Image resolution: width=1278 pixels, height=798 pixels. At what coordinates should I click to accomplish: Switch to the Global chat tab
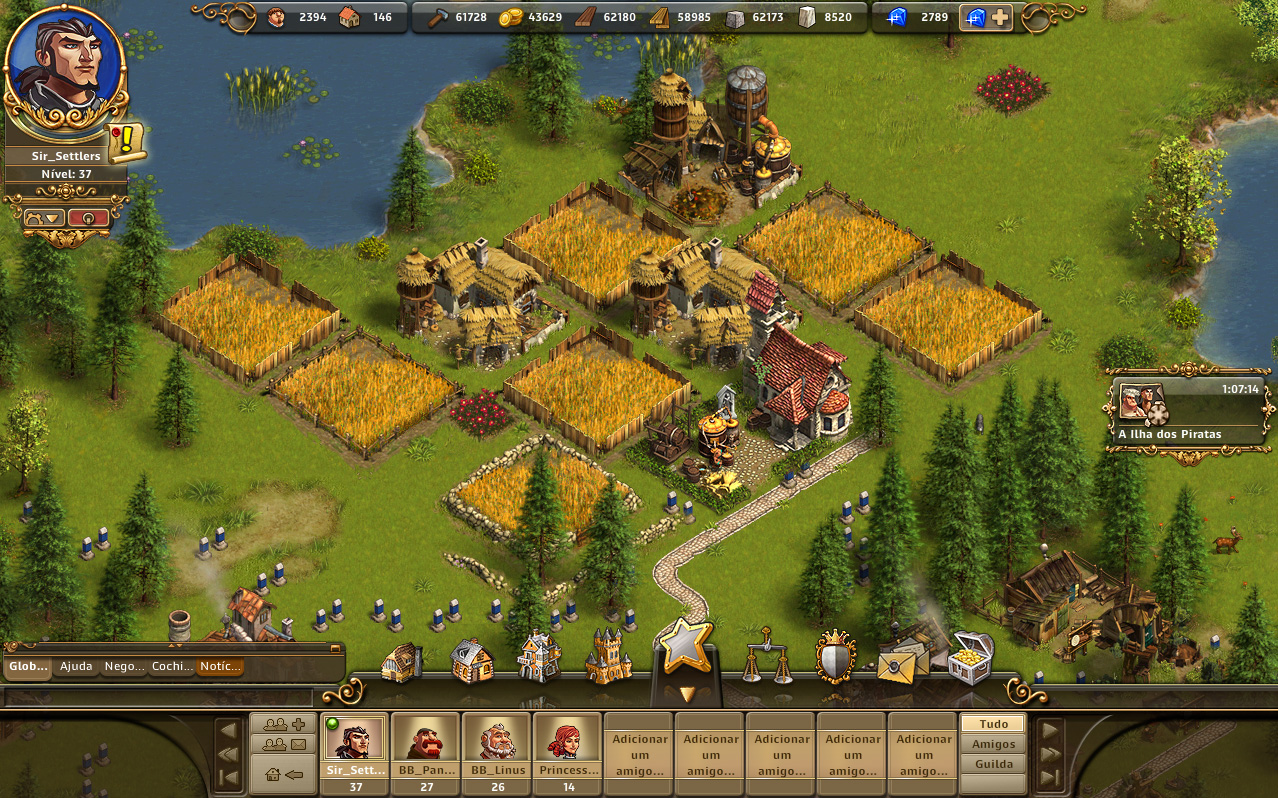point(27,667)
